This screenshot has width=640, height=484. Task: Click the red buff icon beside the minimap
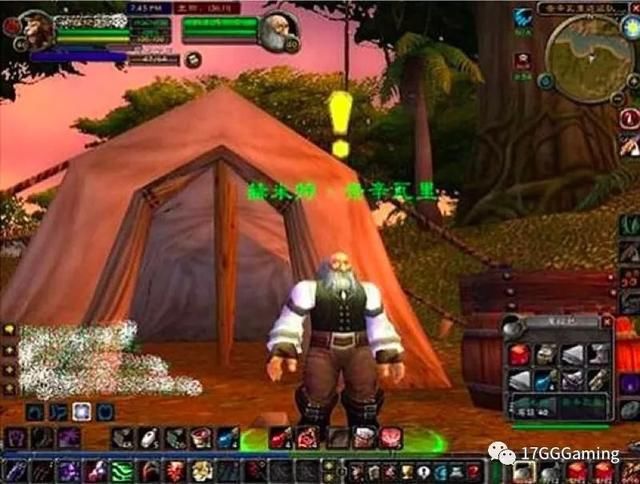point(522,61)
